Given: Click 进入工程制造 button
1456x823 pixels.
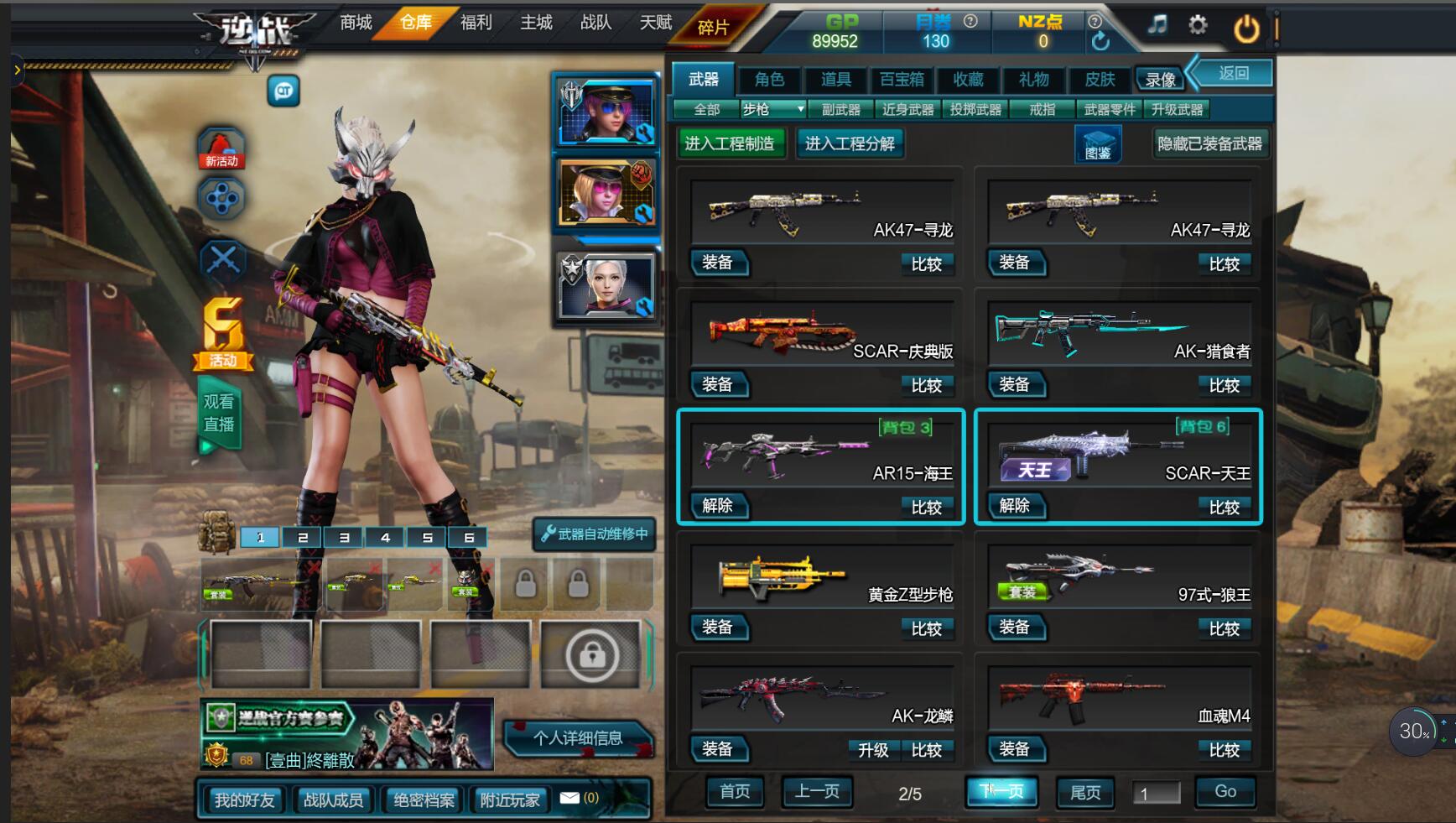Looking at the screenshot, I should coord(730,143).
